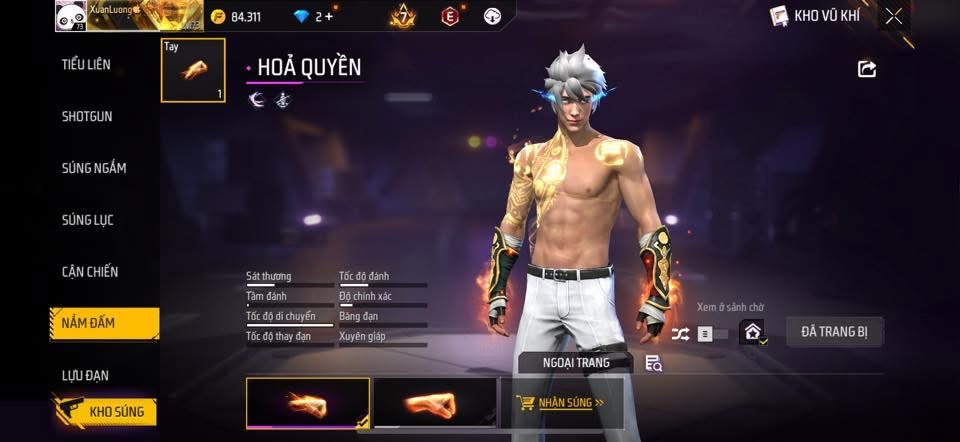
Task: Open the skin details search icon
Action: tap(653, 363)
